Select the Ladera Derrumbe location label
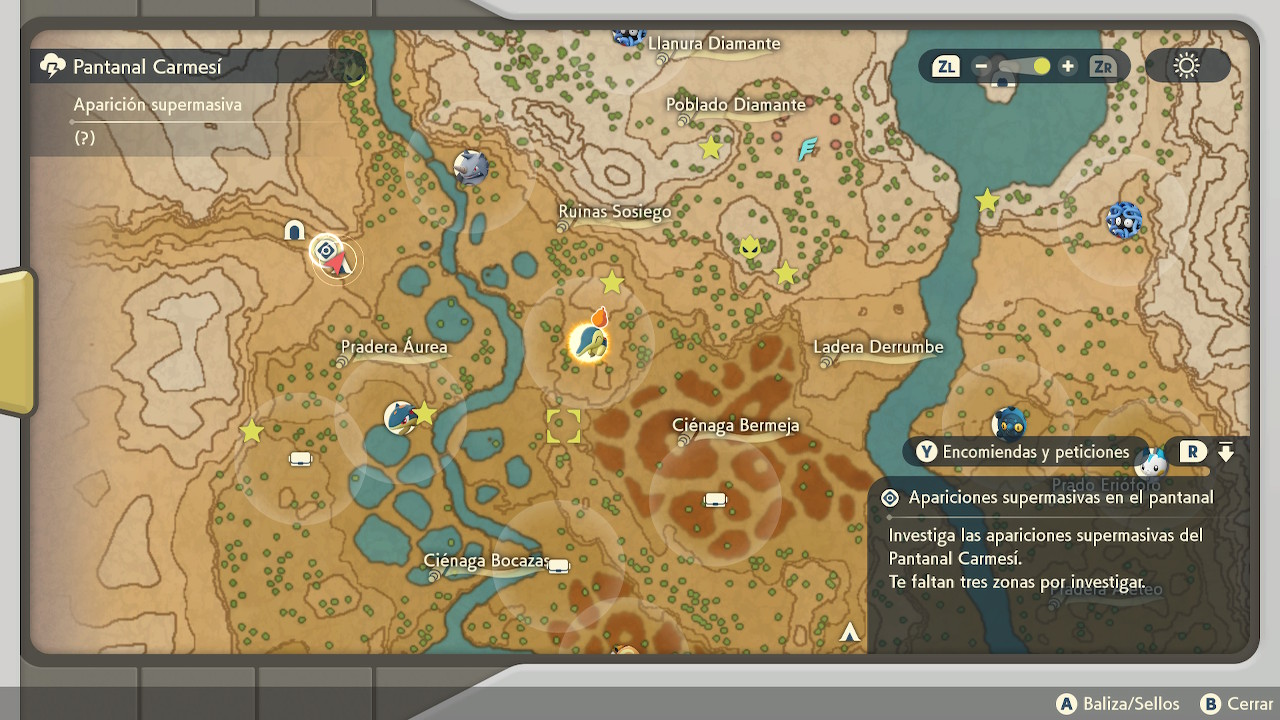 point(878,348)
